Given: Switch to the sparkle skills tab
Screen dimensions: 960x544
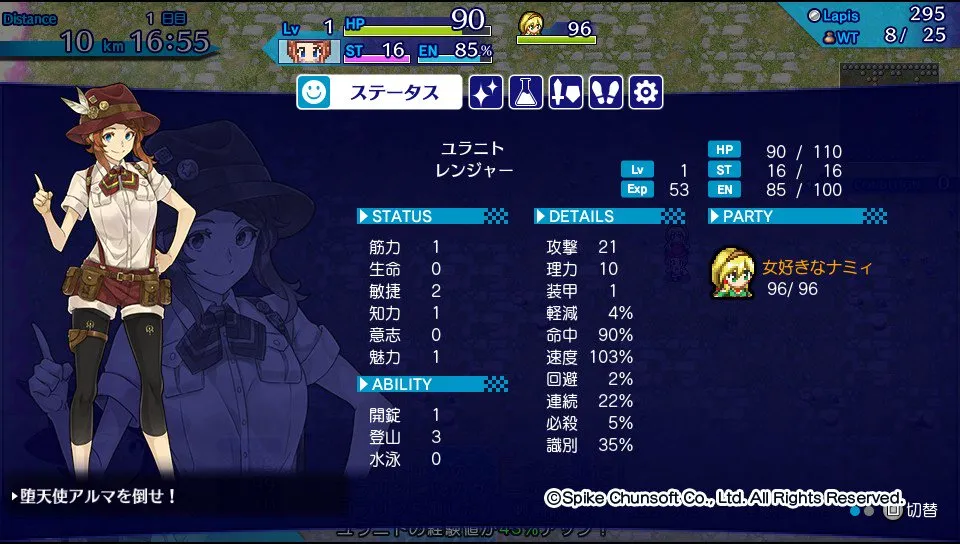Looking at the screenshot, I should pos(486,93).
